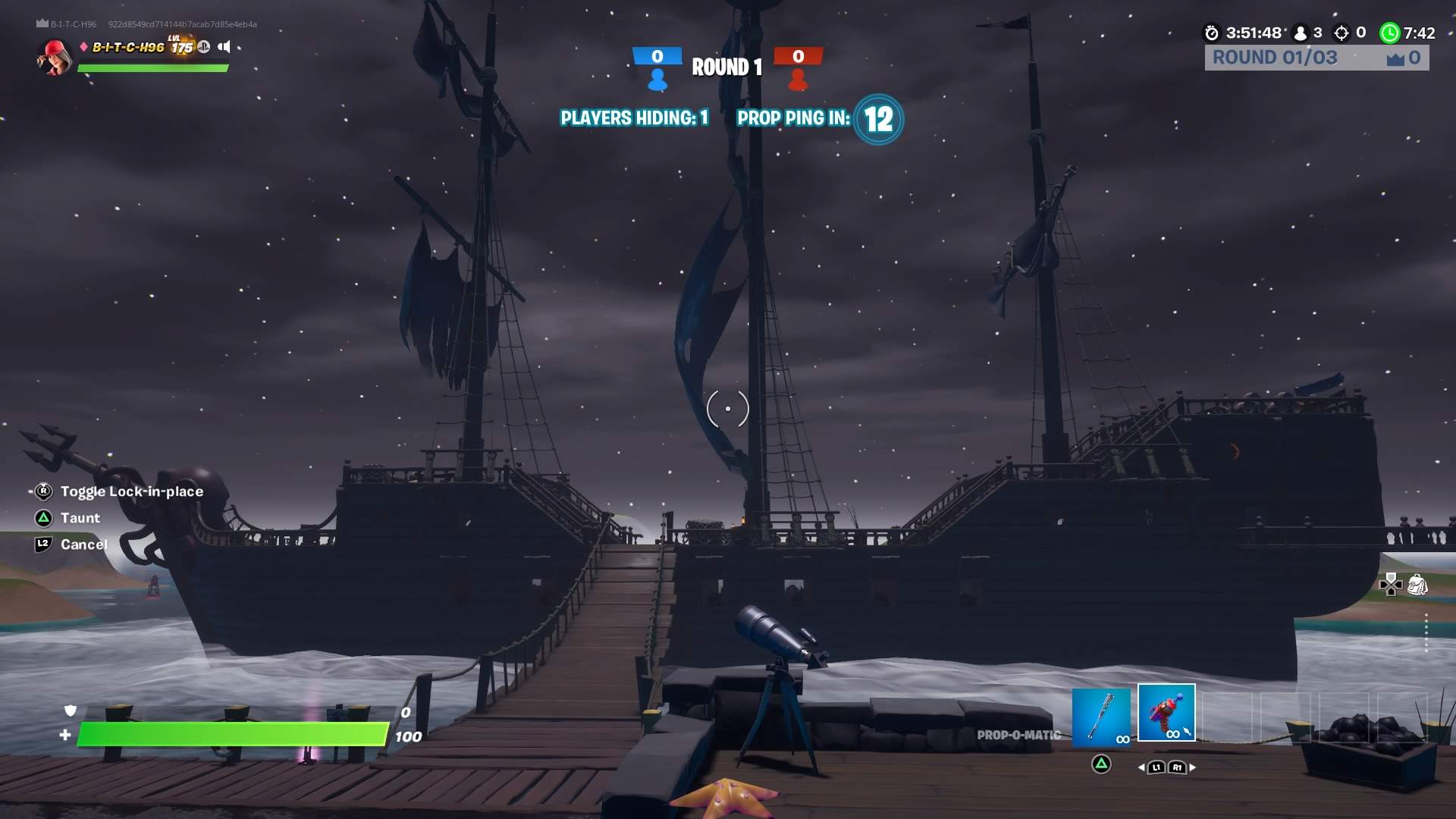Mute the voice chat speaker icon
Viewport: 1456px width, 819px height.
pos(224,46)
